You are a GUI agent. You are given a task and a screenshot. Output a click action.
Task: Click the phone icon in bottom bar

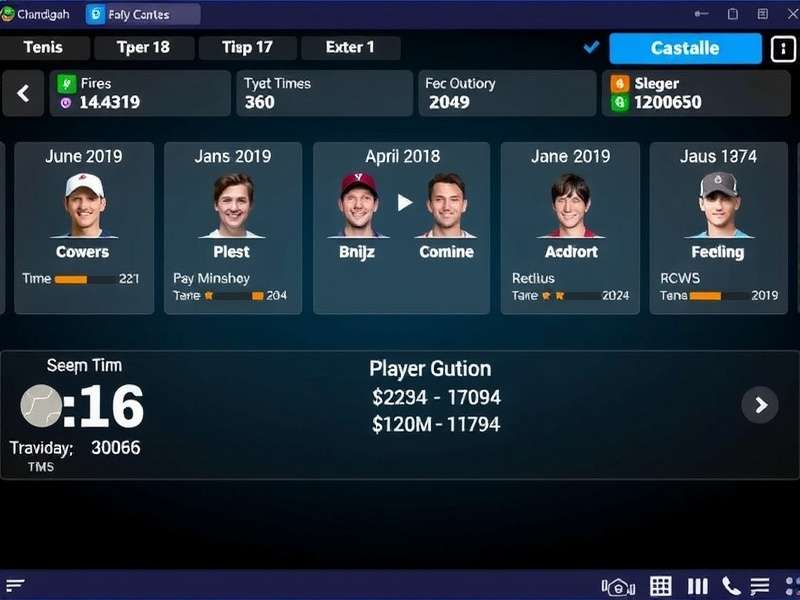tap(731, 586)
